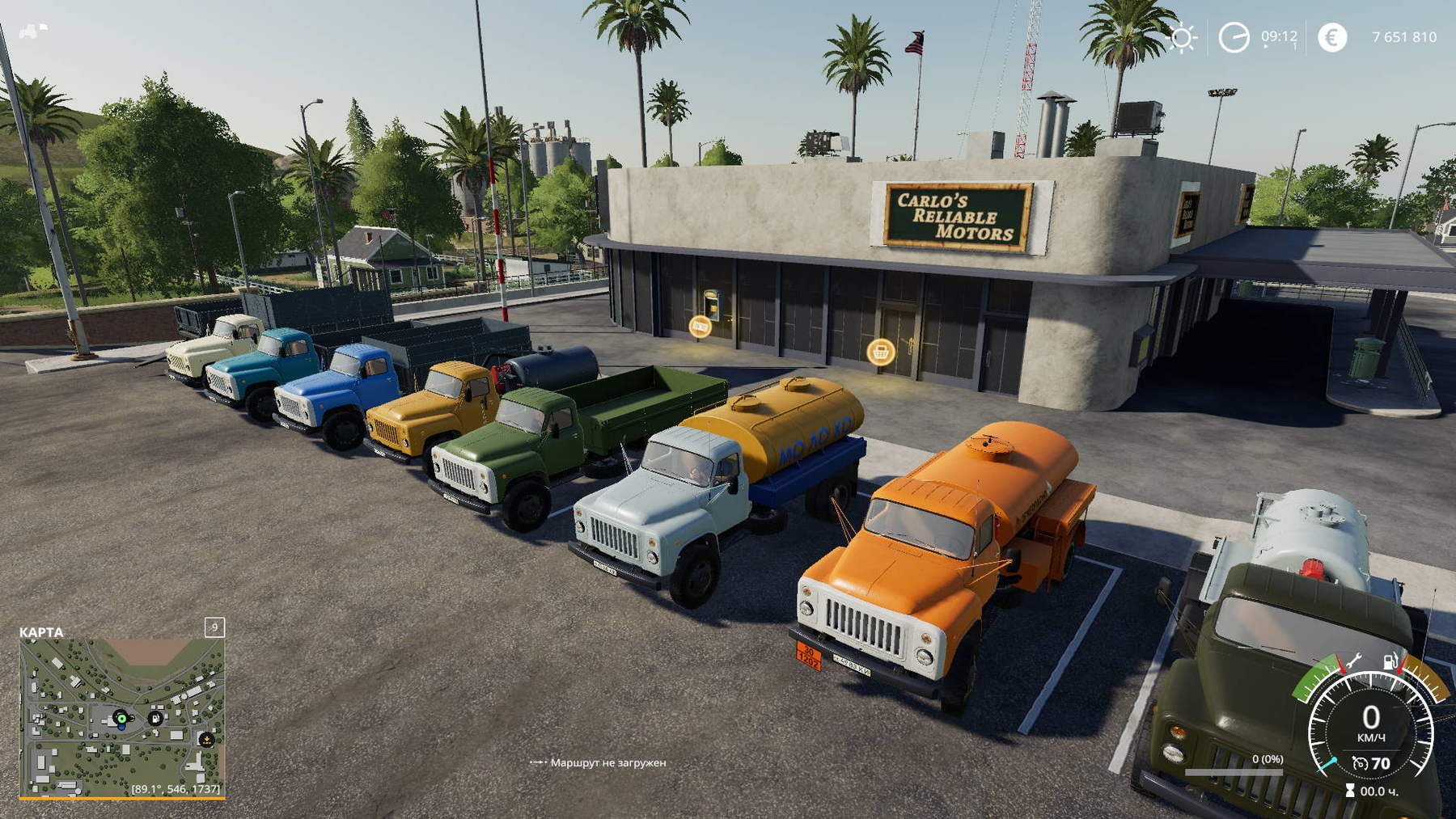This screenshot has height=819, width=1456.
Task: Open the КАРТА minimap
Action: coord(121,717)
